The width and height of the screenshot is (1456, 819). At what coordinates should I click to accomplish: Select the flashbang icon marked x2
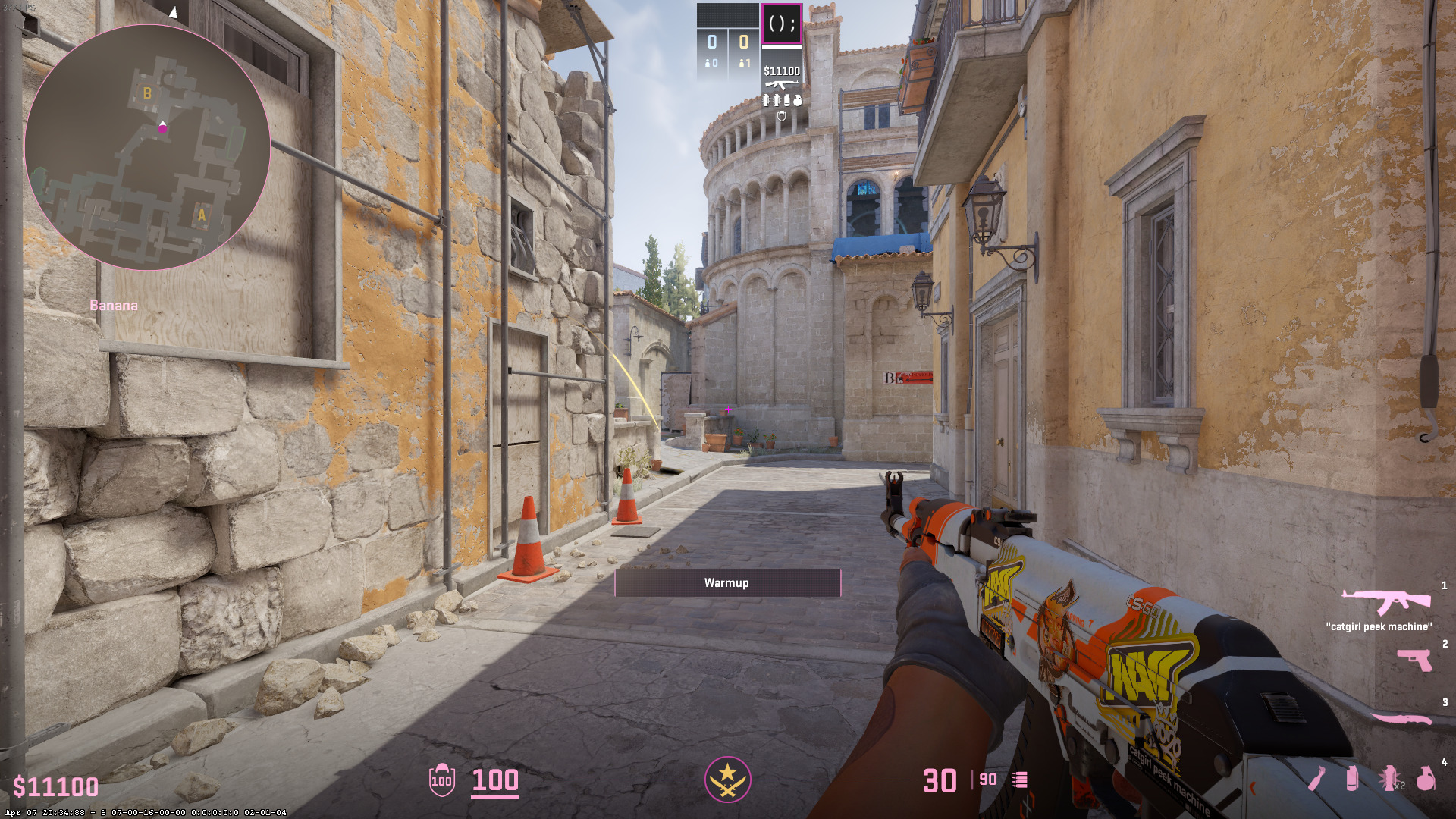click(1389, 778)
